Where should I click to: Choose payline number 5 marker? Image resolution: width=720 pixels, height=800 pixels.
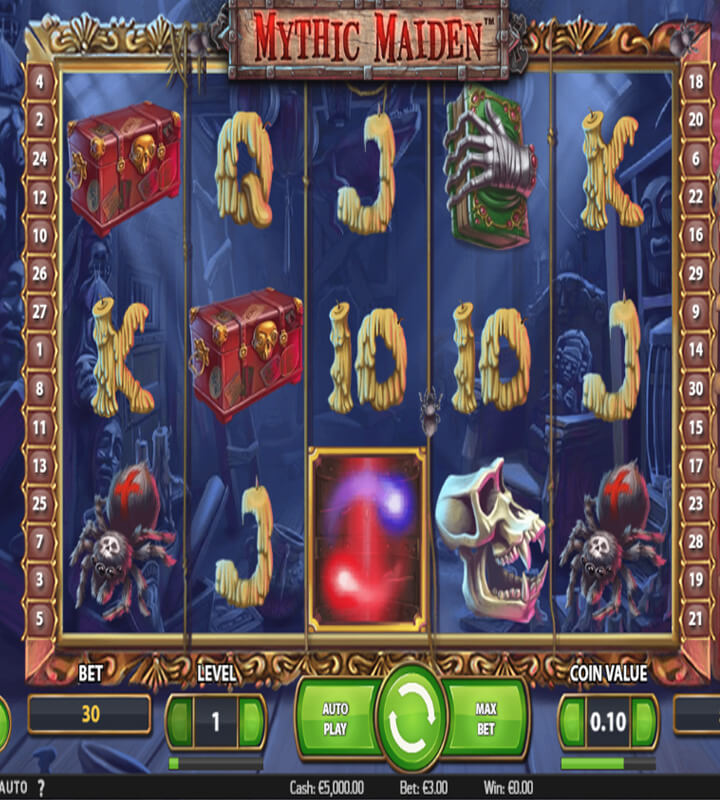[40, 618]
